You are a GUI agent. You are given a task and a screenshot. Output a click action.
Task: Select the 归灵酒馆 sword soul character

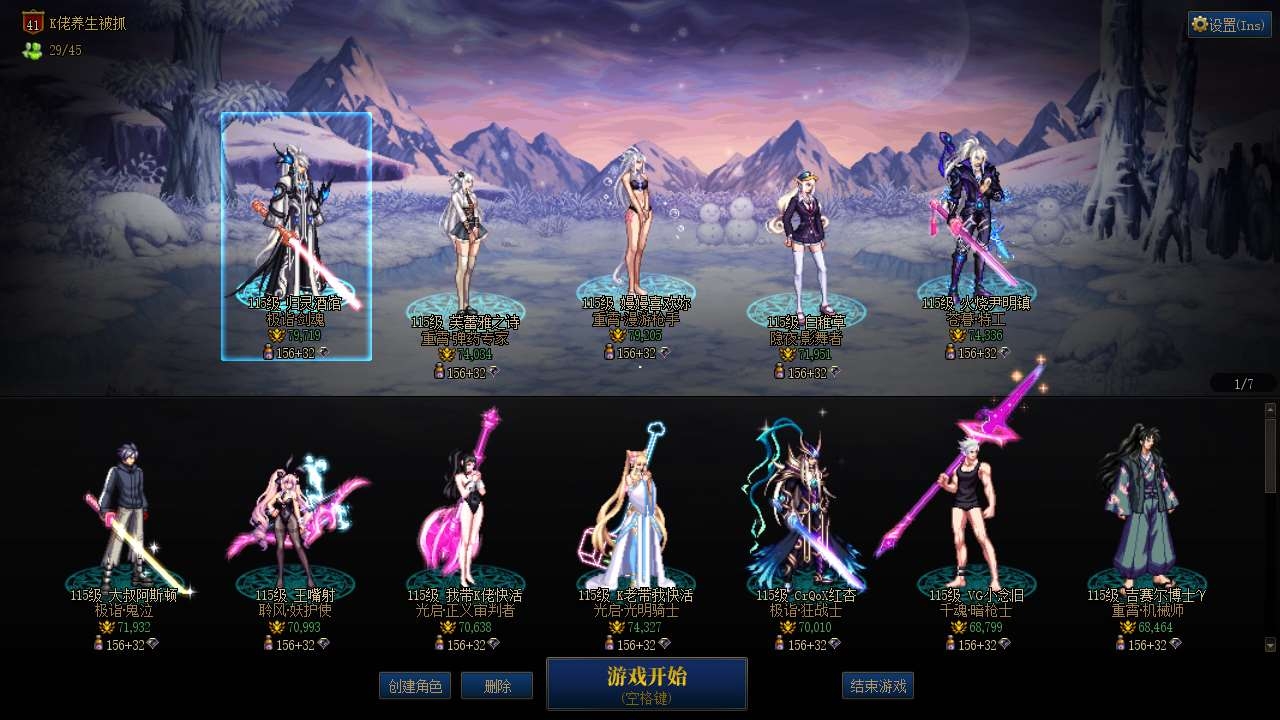point(296,236)
